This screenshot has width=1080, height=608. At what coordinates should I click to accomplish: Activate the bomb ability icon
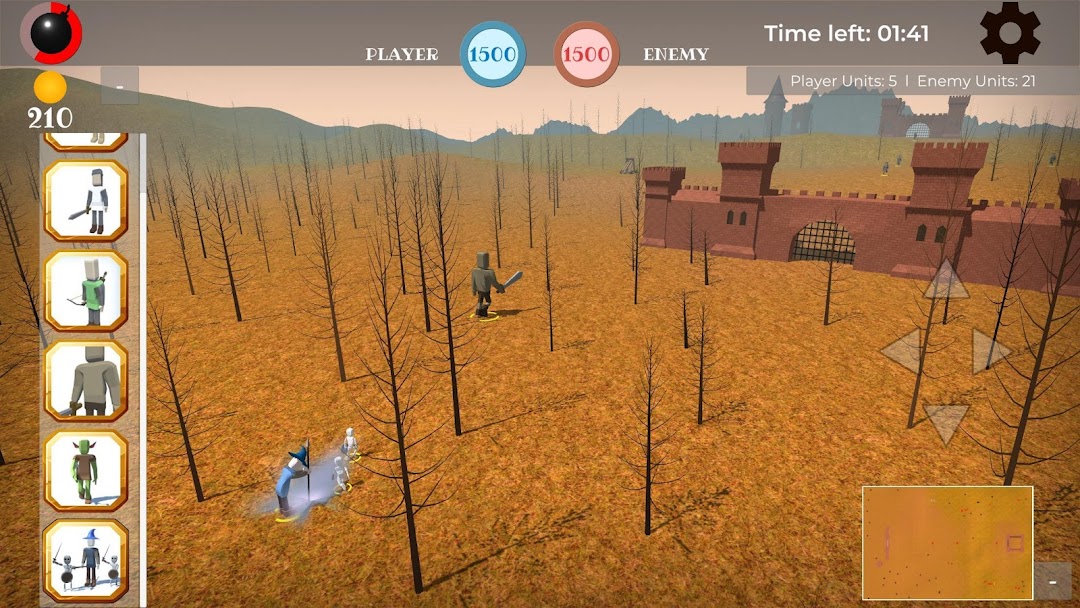(51, 32)
